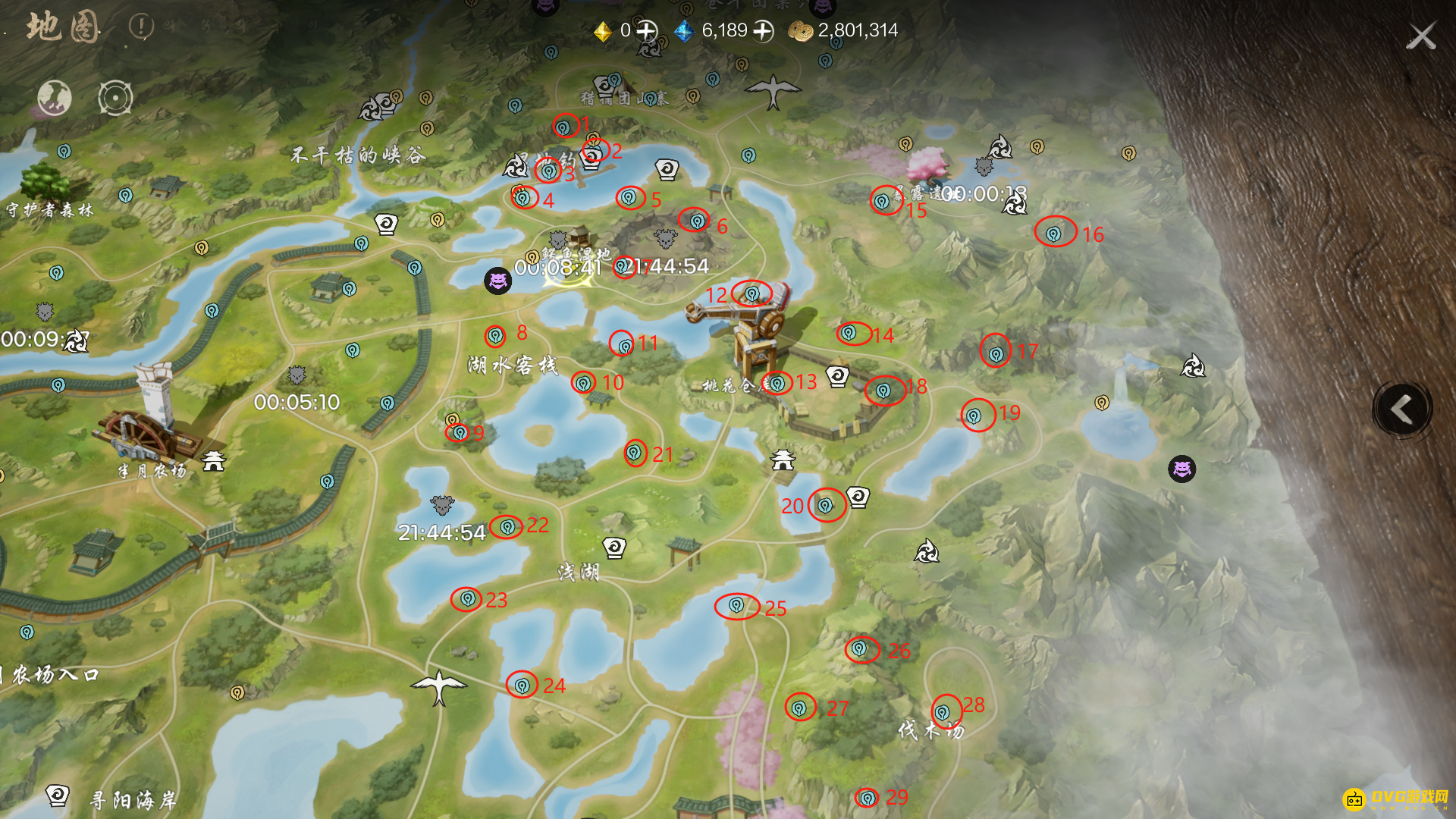Add blue diamonds via the plus button
The image size is (1456, 819).
[x=763, y=31]
